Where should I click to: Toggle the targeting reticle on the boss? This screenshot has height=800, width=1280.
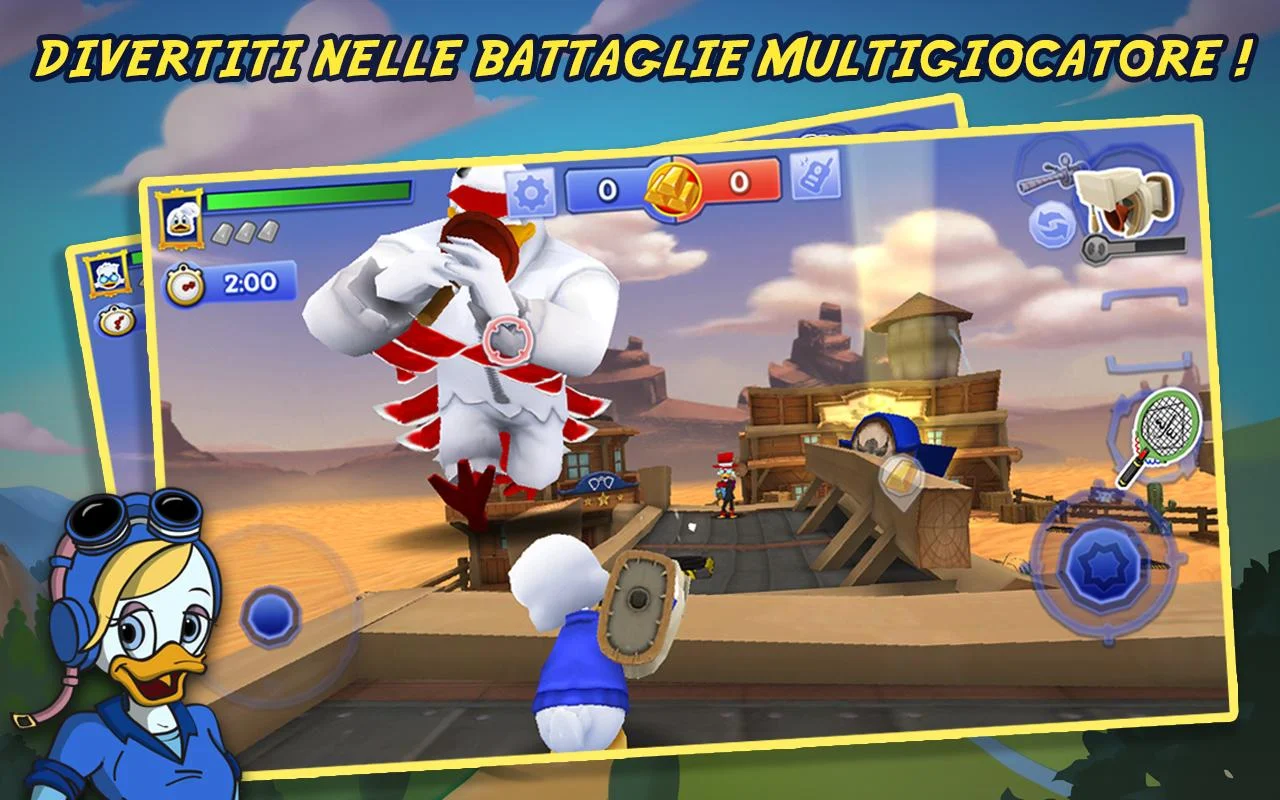pos(505,341)
